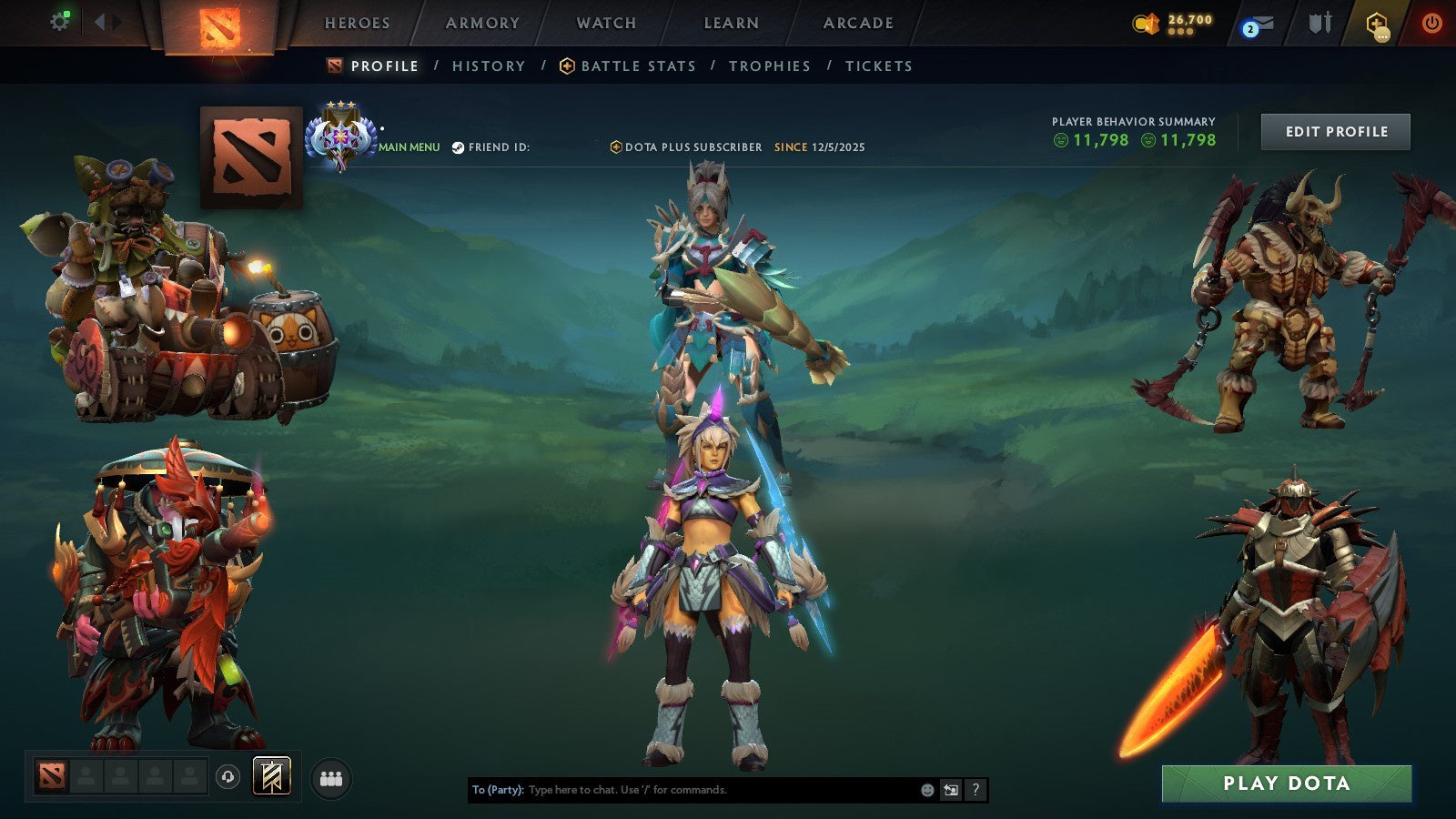Open the friends list group icon
Viewport: 1456px width, 819px height.
331,777
